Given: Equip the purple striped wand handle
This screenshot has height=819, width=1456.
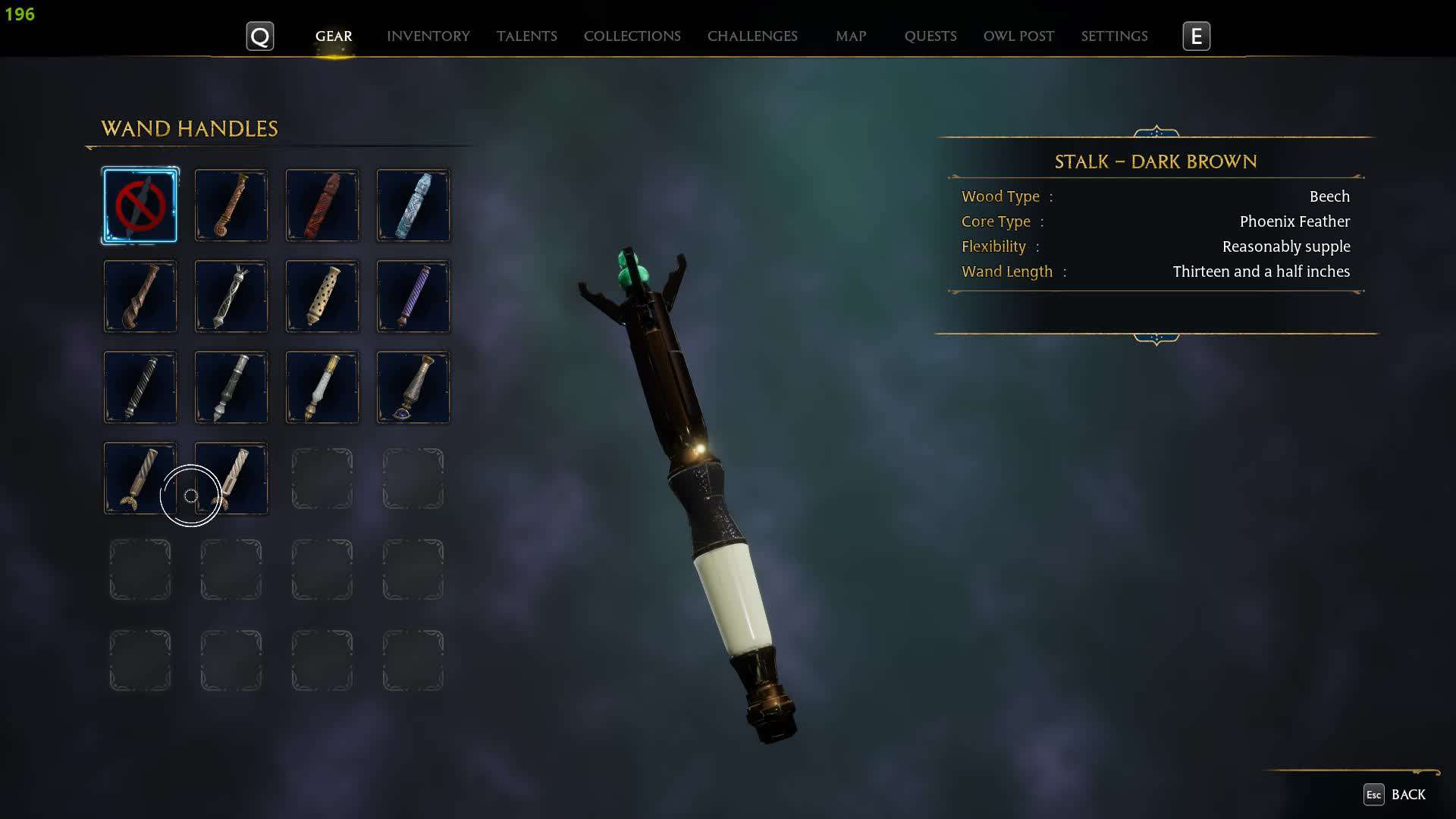Looking at the screenshot, I should (x=413, y=297).
